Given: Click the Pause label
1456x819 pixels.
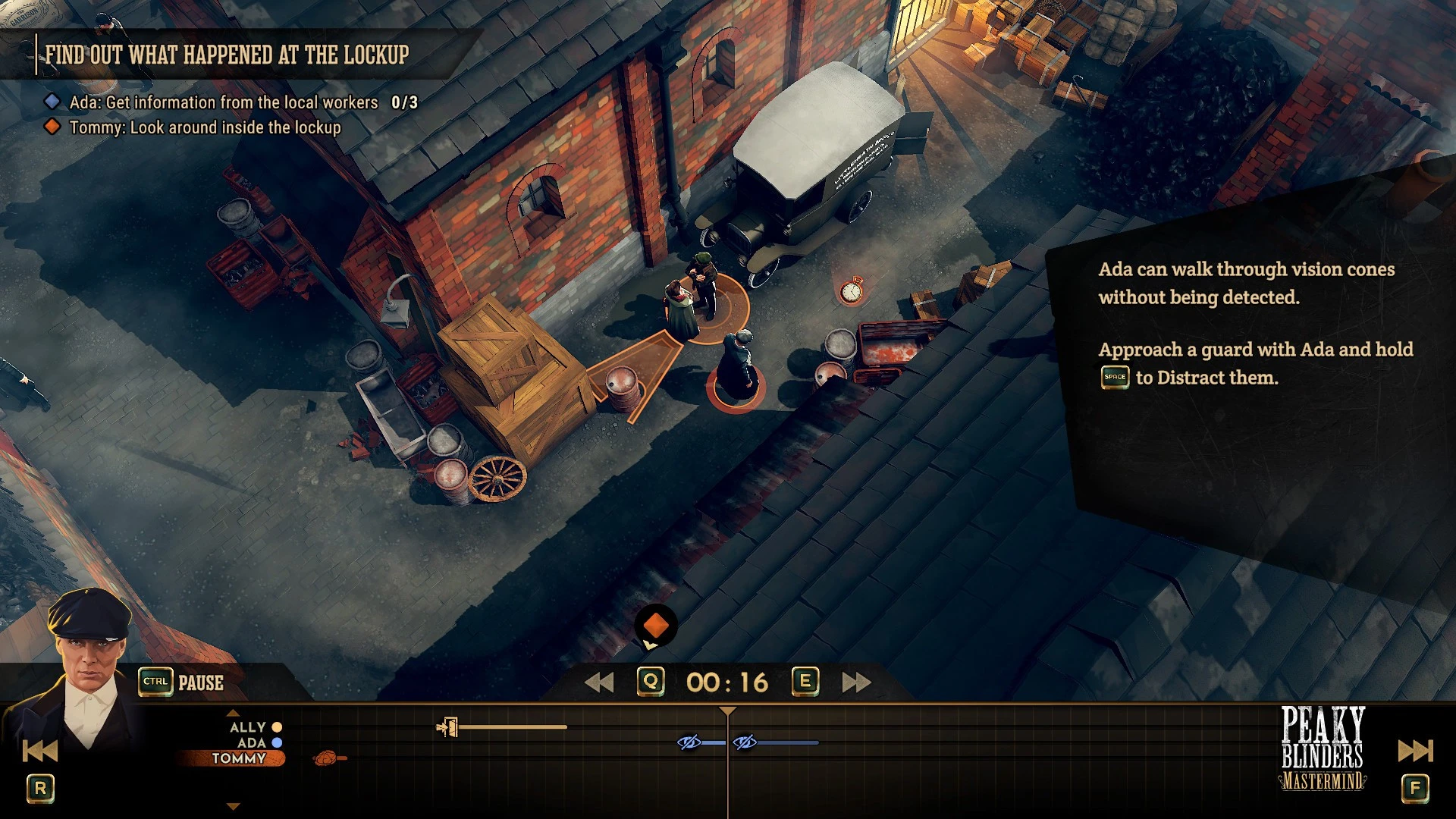Looking at the screenshot, I should [x=200, y=682].
